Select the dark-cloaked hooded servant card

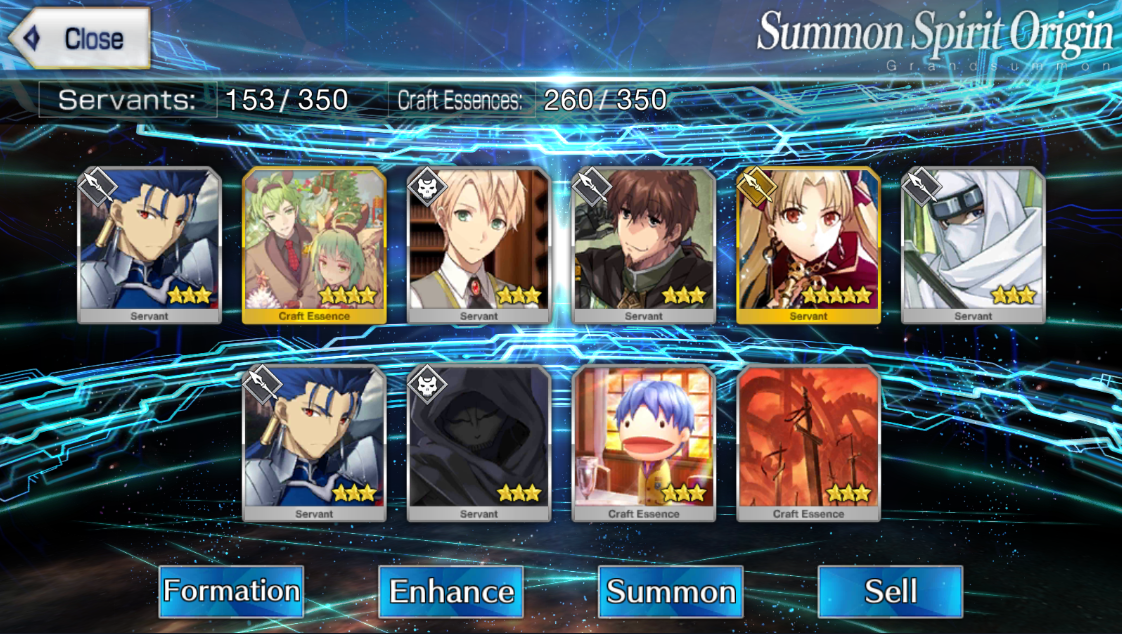479,443
